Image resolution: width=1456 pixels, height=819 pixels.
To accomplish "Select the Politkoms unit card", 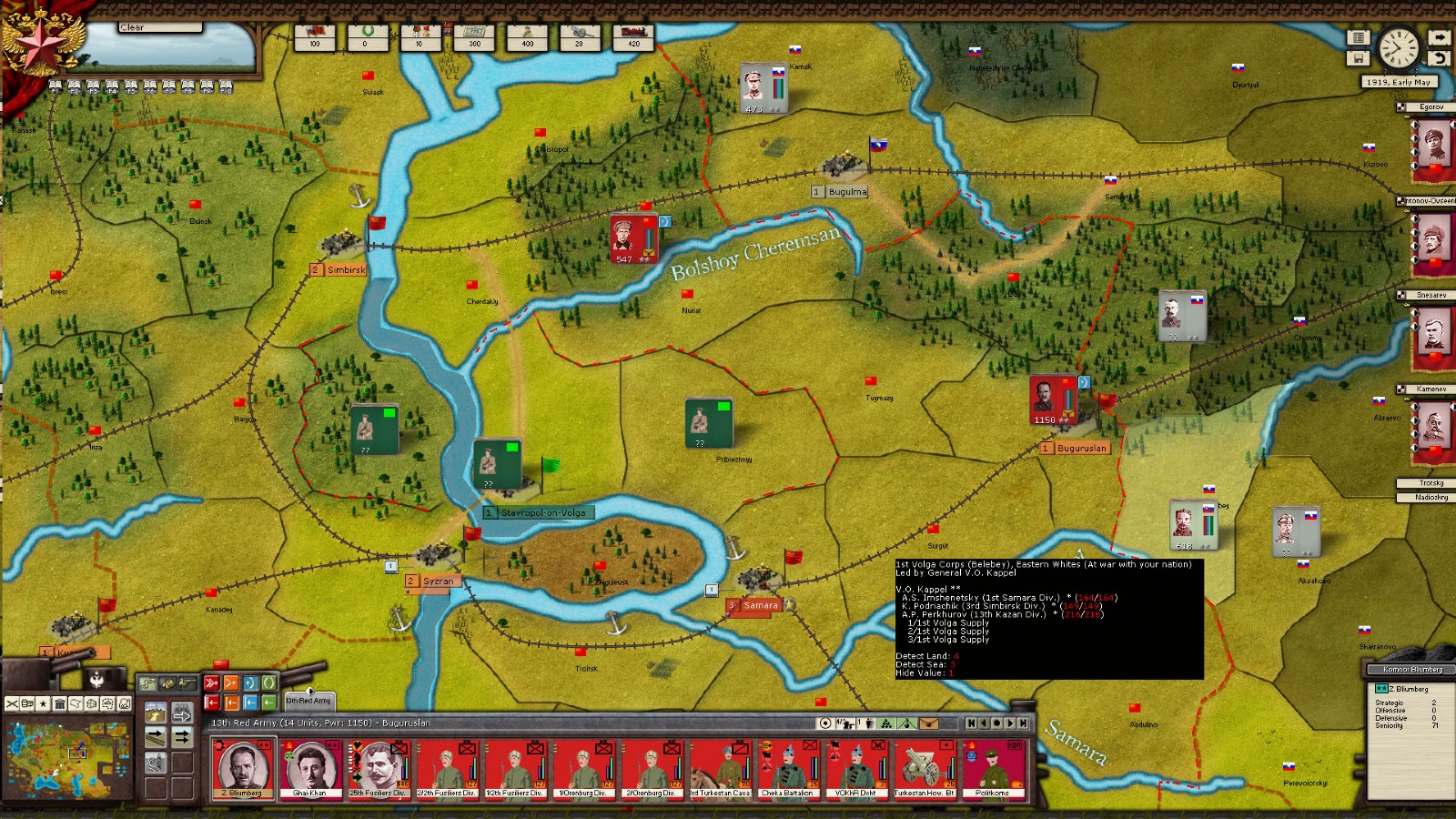I will 992,769.
